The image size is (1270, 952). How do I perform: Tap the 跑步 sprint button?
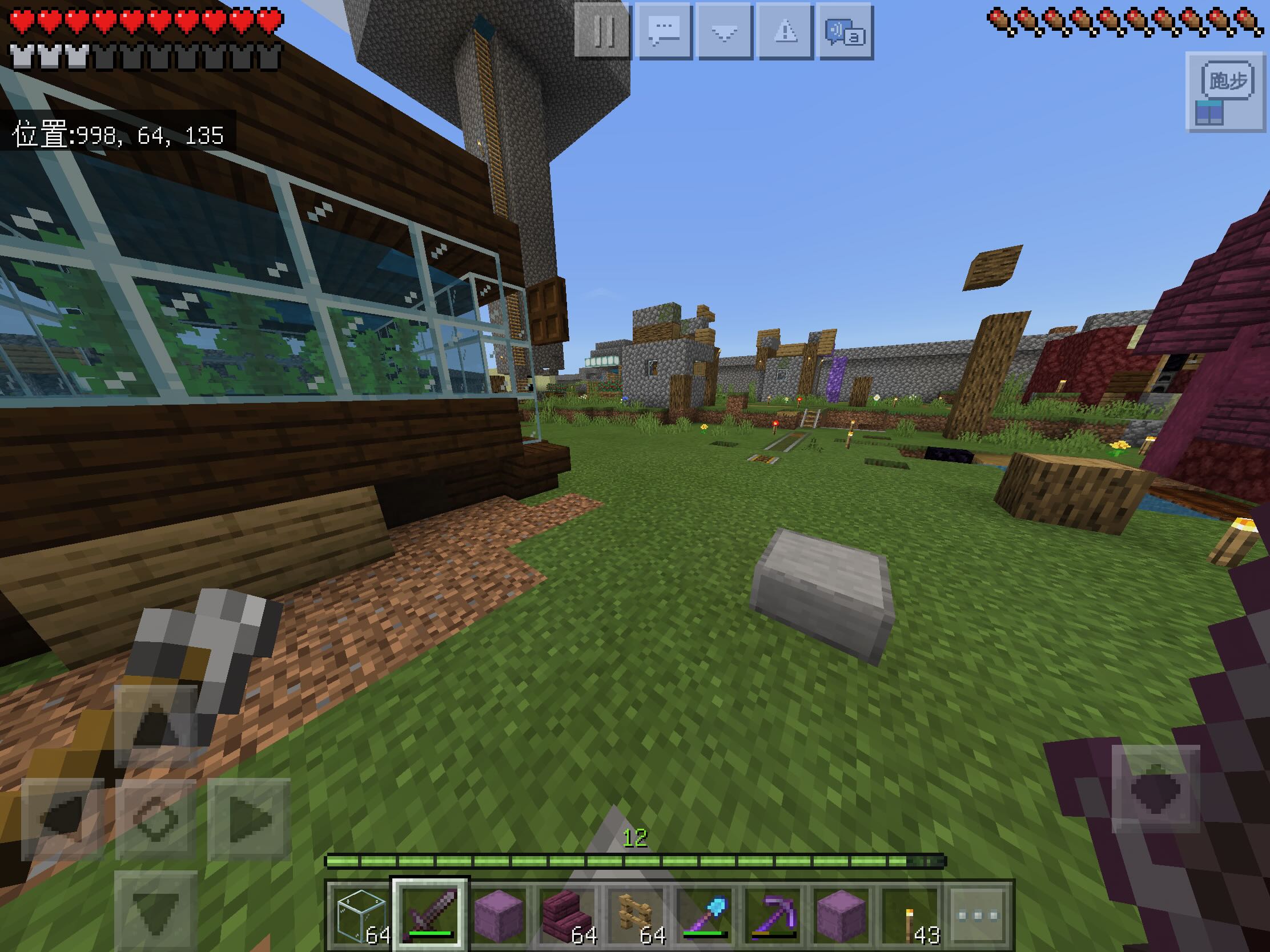tap(1227, 82)
